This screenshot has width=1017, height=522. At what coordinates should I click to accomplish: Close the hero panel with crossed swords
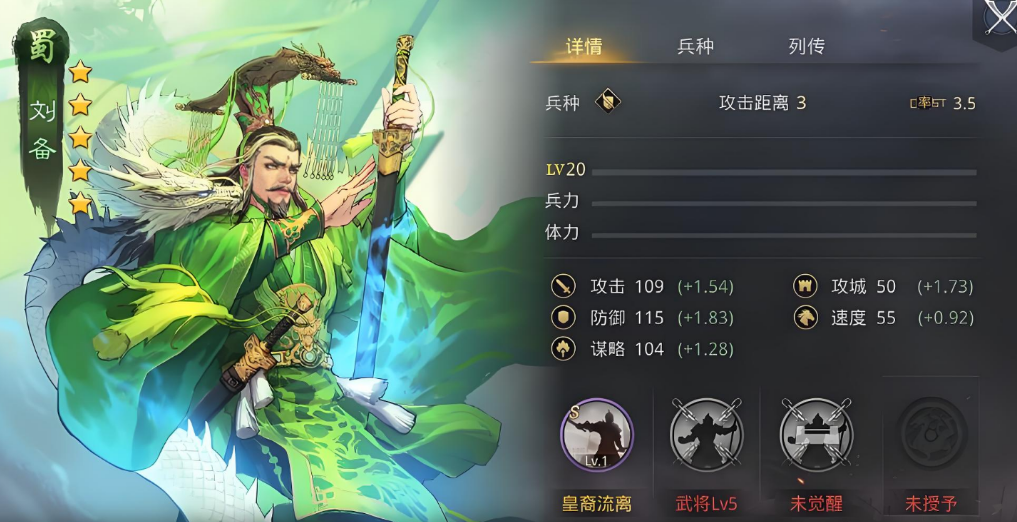click(998, 18)
